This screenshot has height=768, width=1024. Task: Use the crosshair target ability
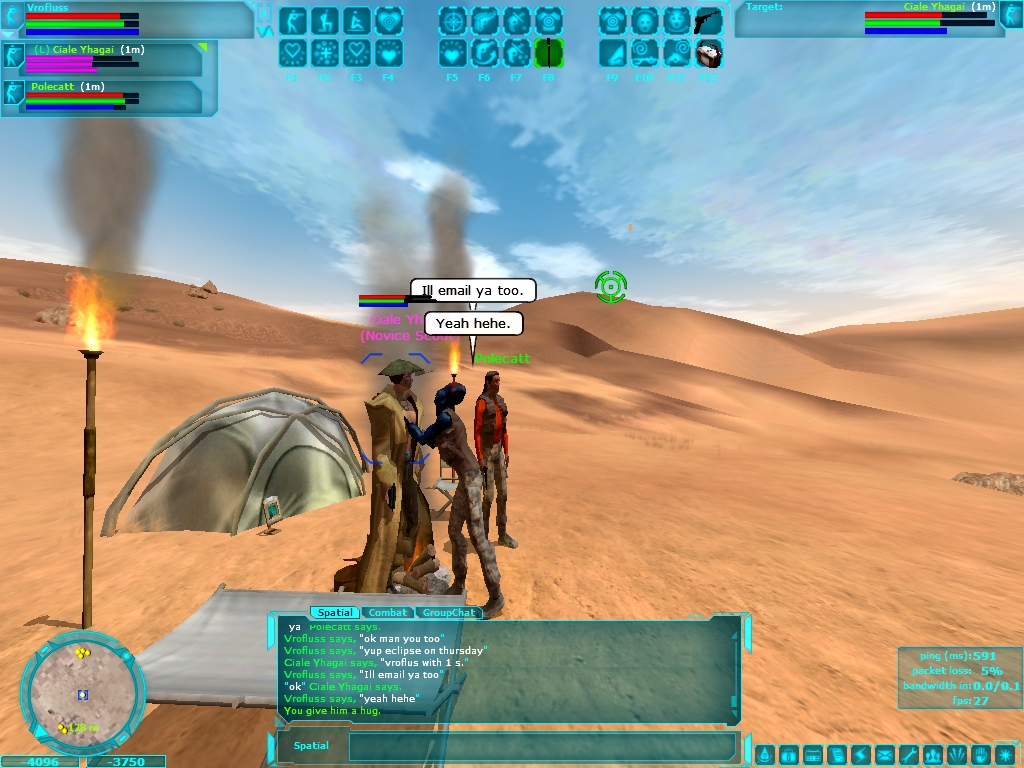[453, 21]
